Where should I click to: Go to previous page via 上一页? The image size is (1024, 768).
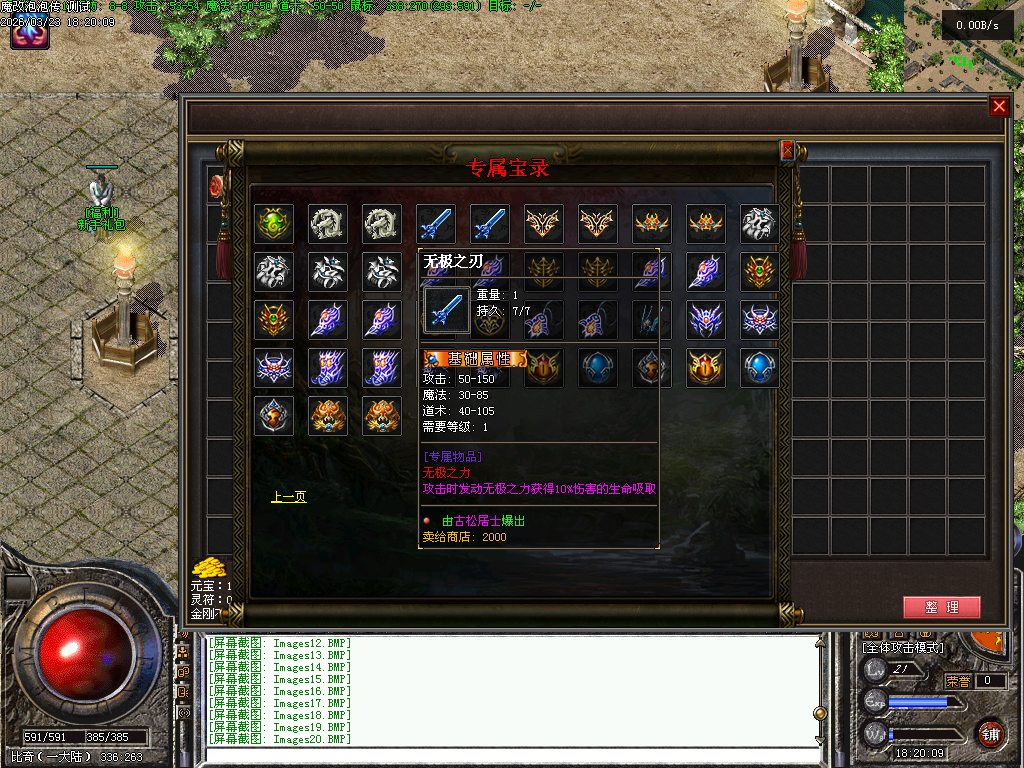tap(289, 497)
